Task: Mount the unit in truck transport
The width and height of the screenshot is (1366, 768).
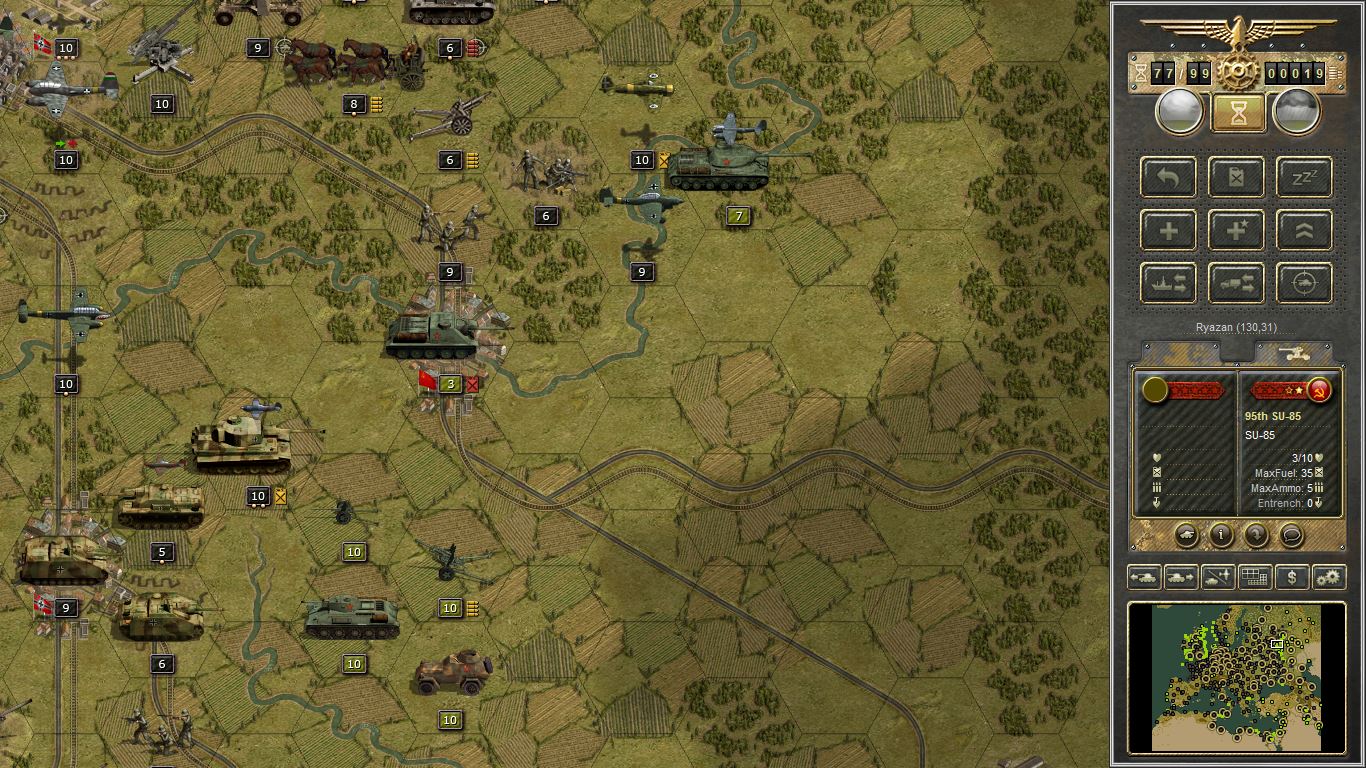Action: [x=1236, y=283]
